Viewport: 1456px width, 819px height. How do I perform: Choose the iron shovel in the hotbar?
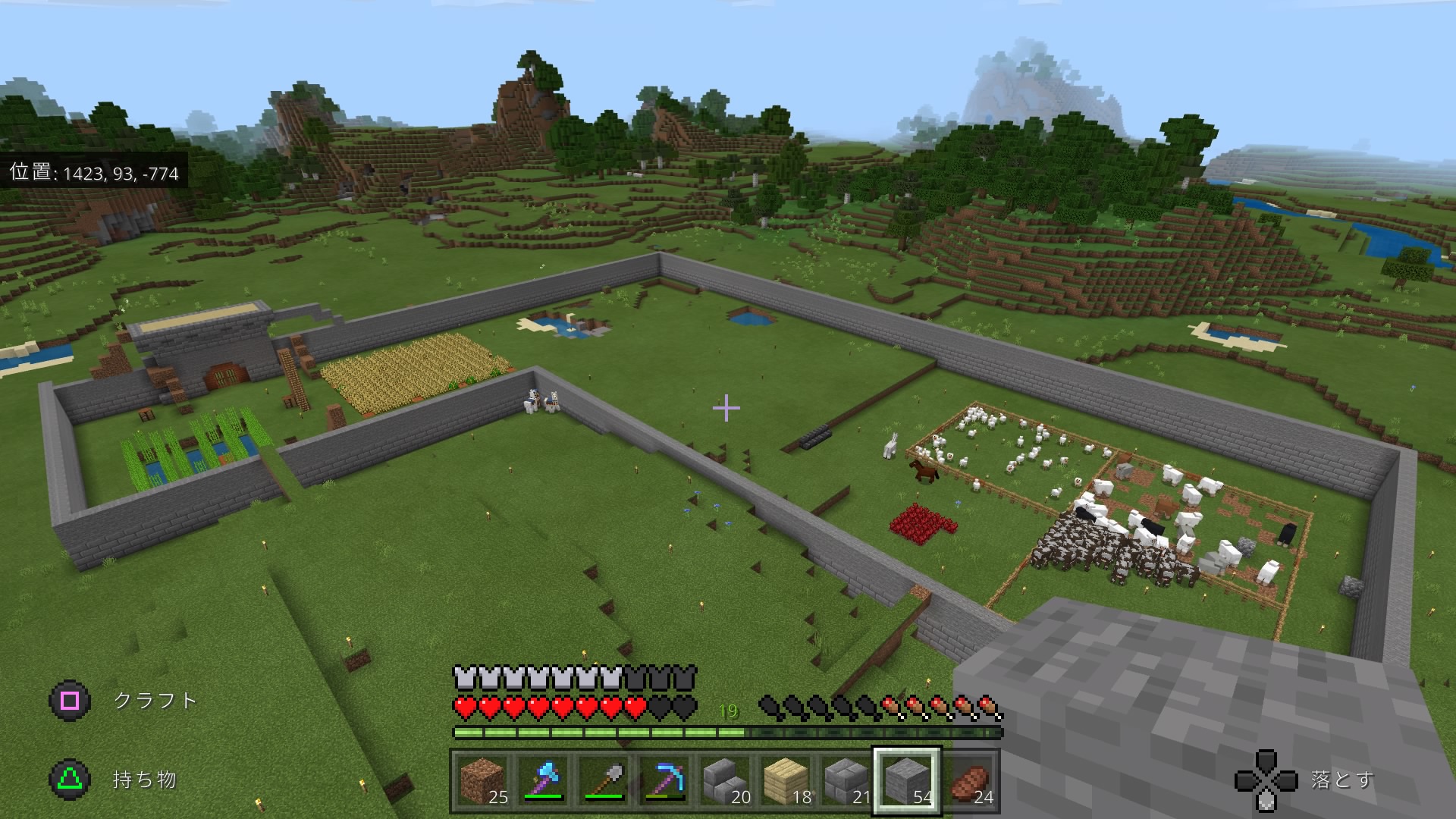pyautogui.click(x=604, y=780)
